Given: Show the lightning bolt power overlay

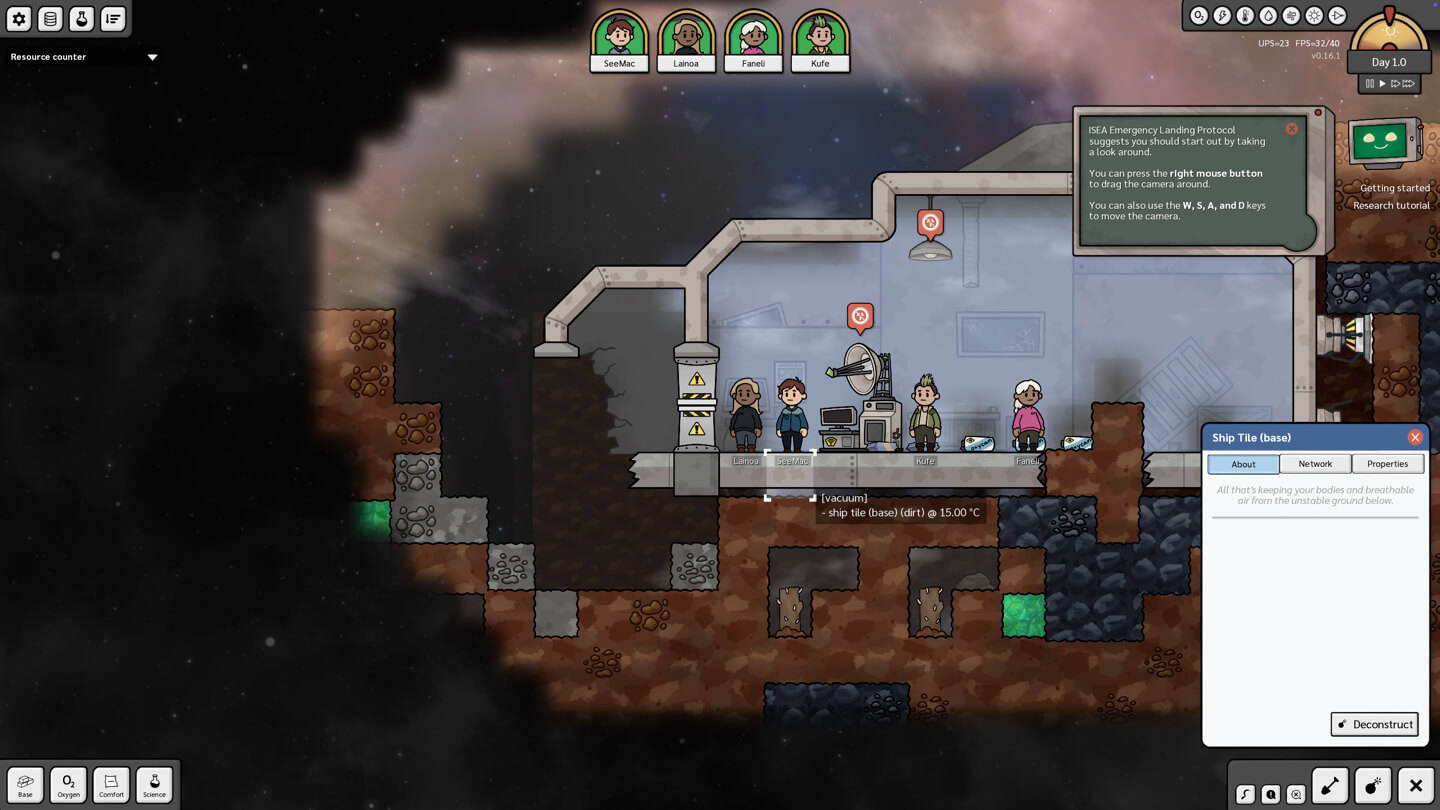Looking at the screenshot, I should pos(1222,16).
